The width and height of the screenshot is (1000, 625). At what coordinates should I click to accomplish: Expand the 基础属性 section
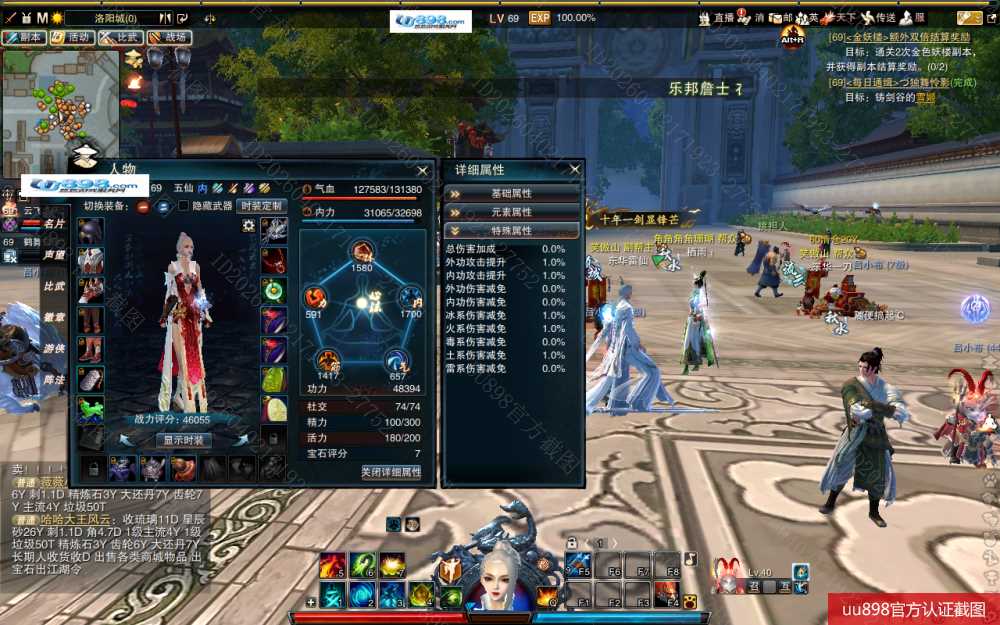[x=512, y=193]
